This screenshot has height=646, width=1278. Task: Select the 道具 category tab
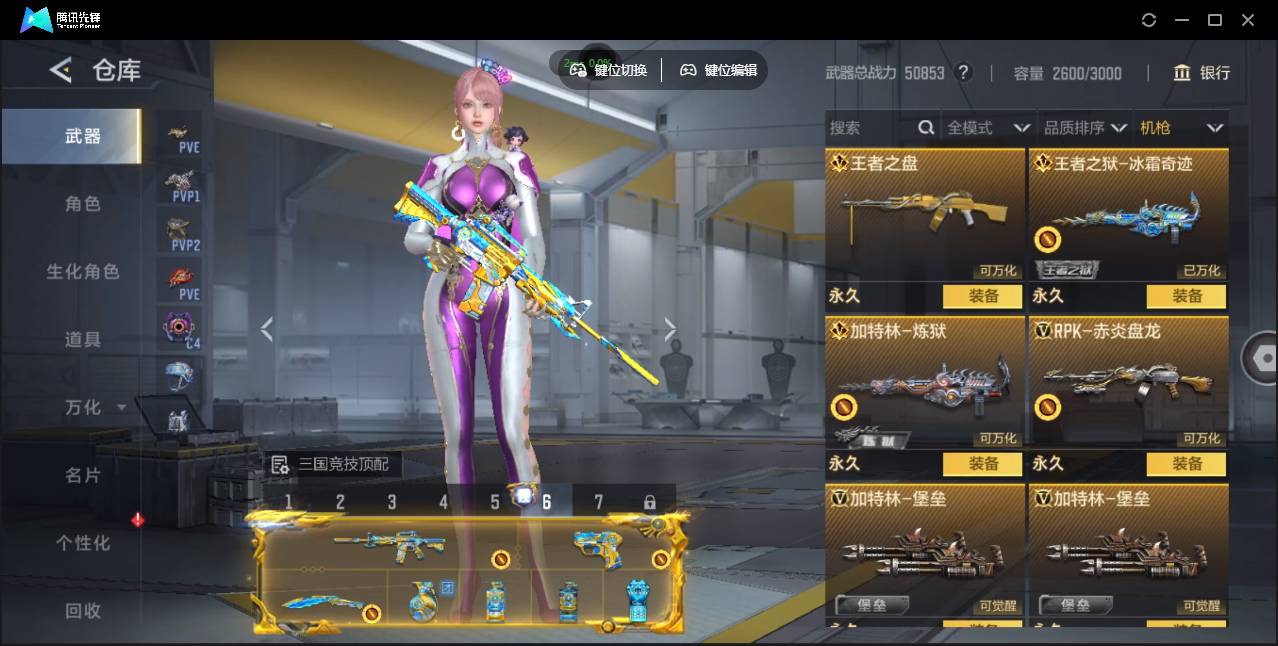click(x=83, y=340)
